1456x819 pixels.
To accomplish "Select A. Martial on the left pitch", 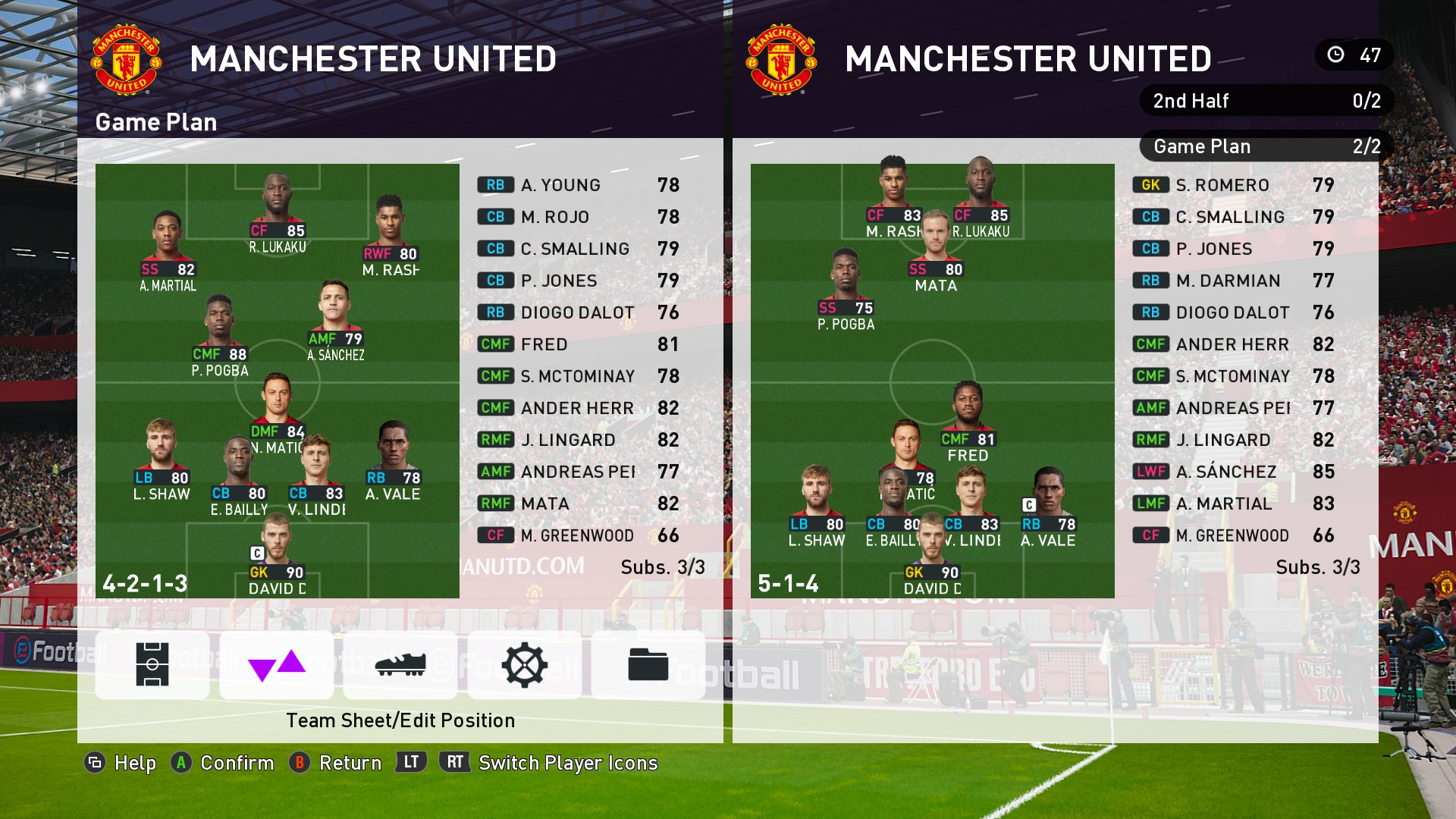I will [168, 250].
